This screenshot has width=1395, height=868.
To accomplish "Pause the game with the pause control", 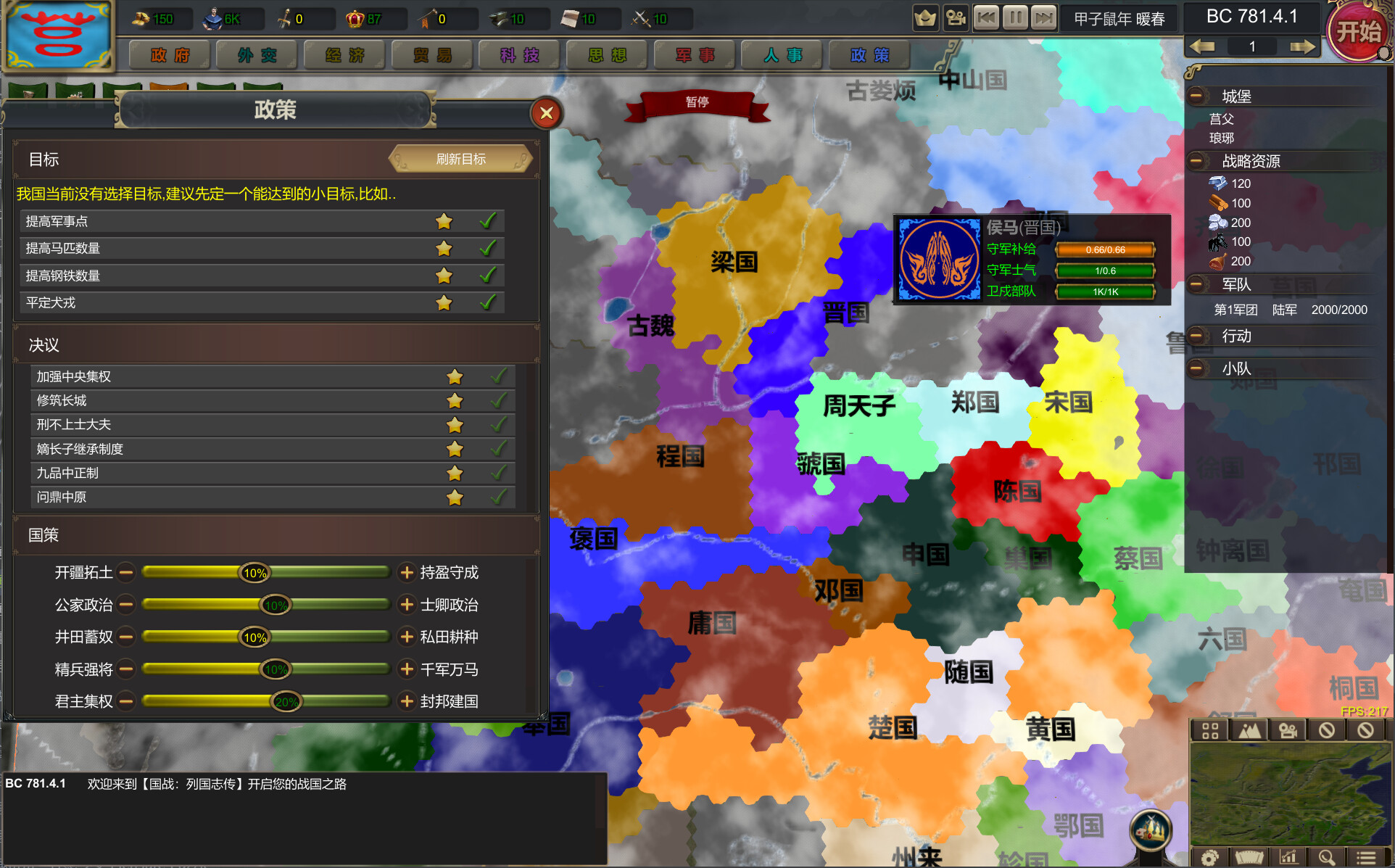I will [1016, 17].
